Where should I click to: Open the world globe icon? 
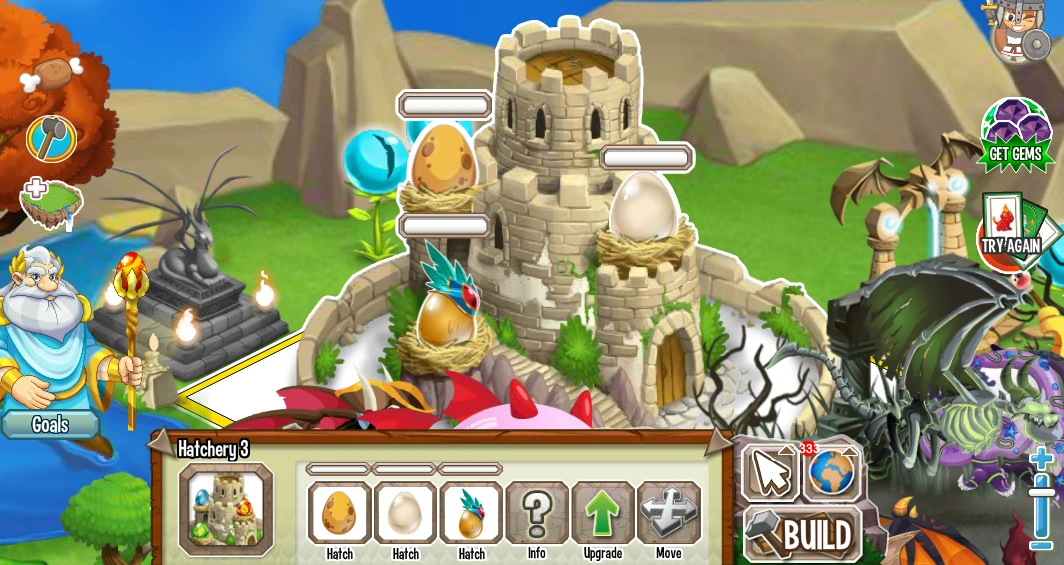(x=832, y=472)
